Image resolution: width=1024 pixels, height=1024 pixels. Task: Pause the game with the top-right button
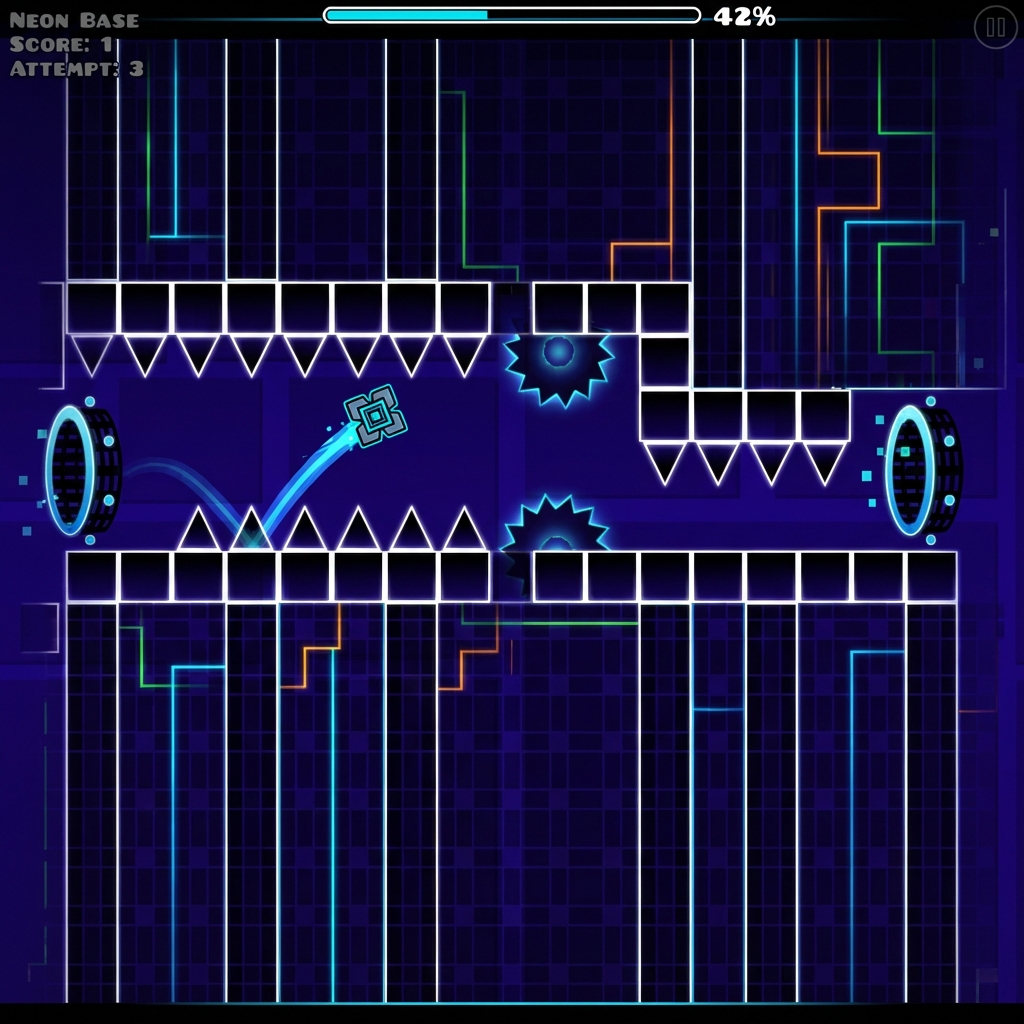pos(995,28)
